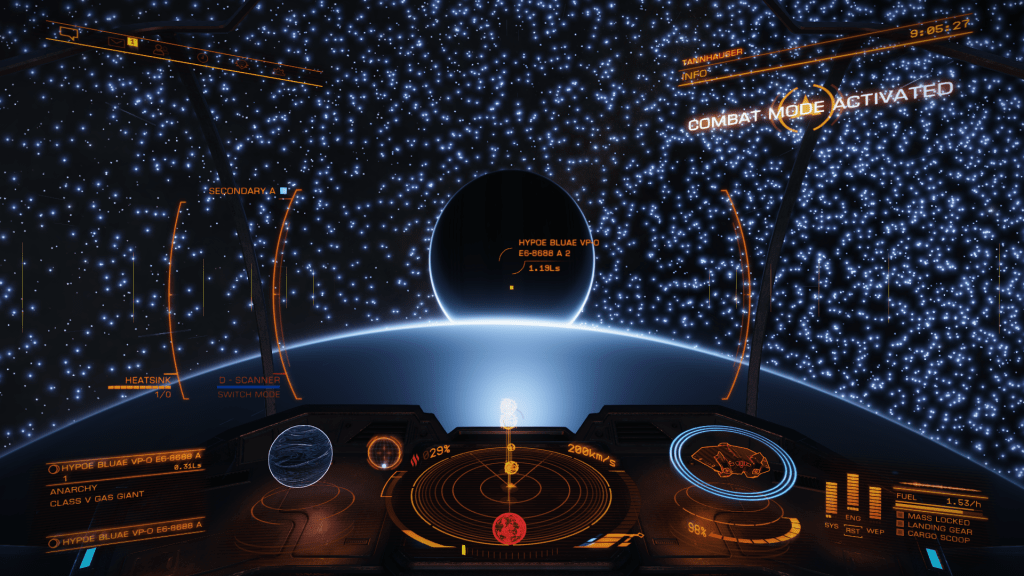
Task: Click the circular radar scanner display
Action: coord(511,488)
